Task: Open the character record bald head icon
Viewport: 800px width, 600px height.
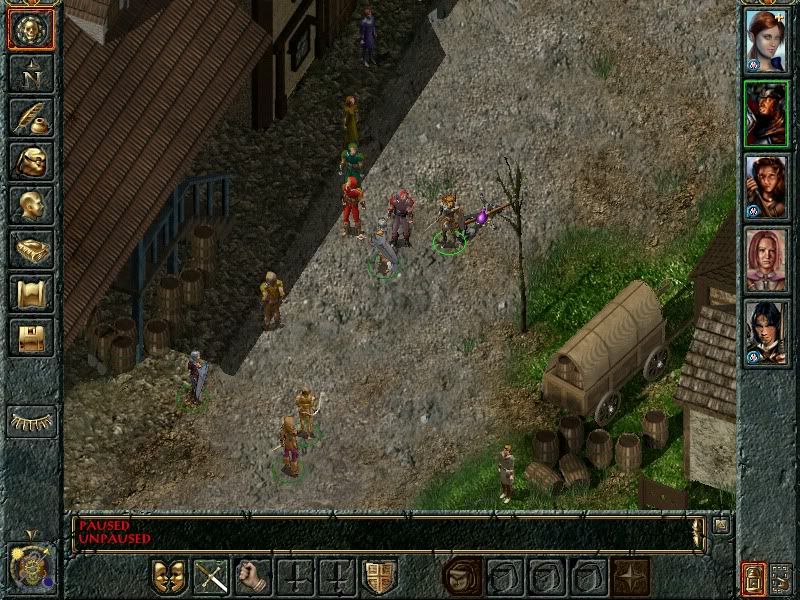Action: coord(30,205)
